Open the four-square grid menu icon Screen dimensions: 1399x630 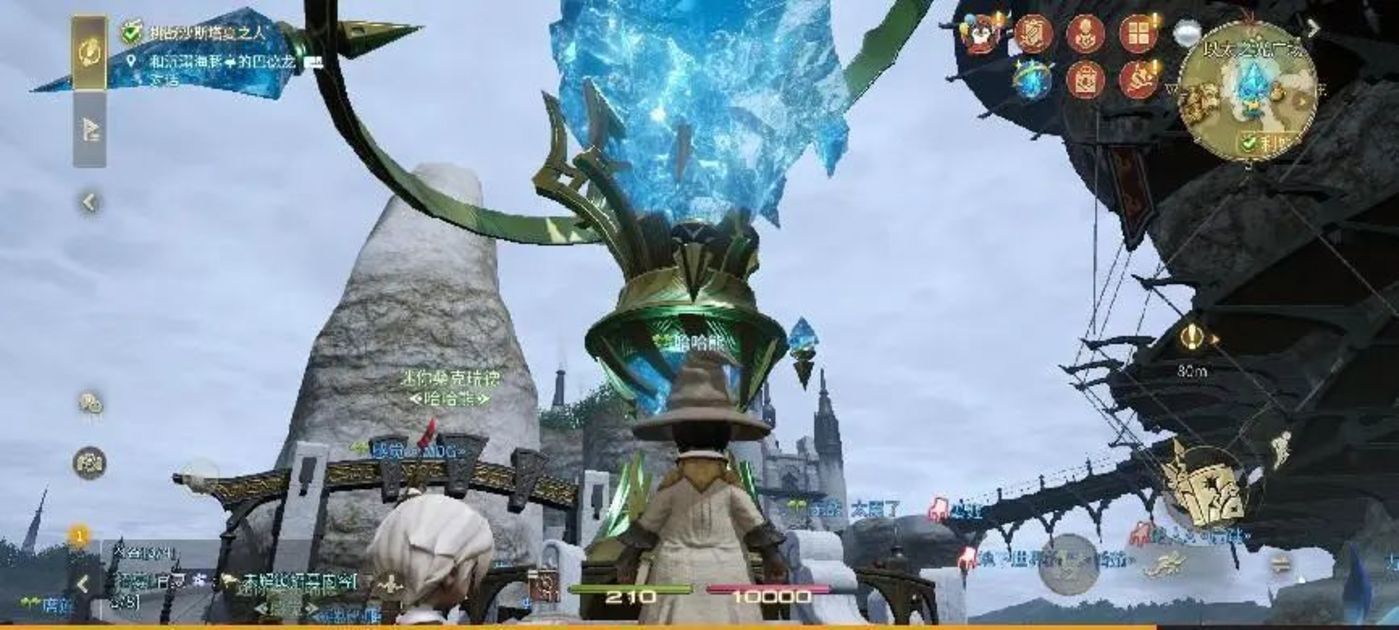(1138, 34)
